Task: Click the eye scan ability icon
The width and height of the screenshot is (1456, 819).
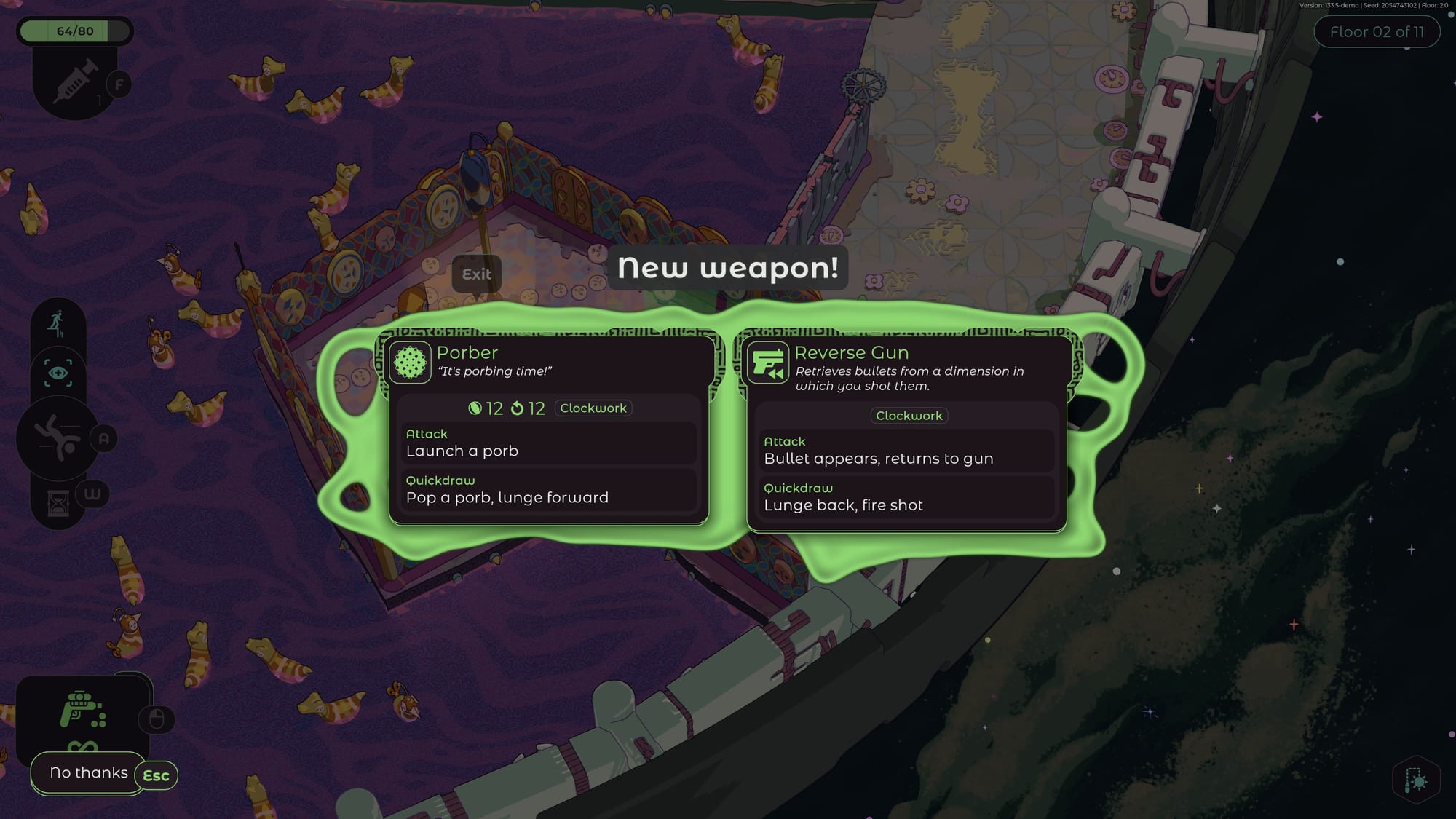Action: tap(58, 373)
